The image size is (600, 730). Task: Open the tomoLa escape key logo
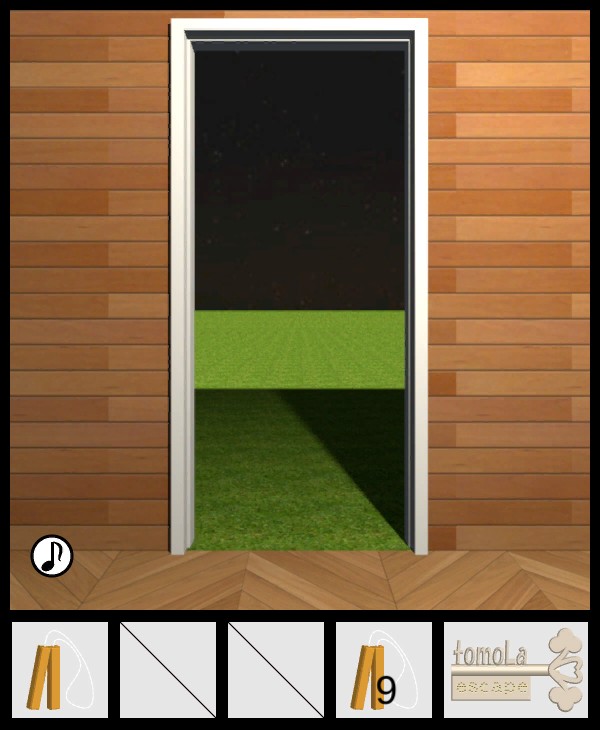tap(516, 670)
